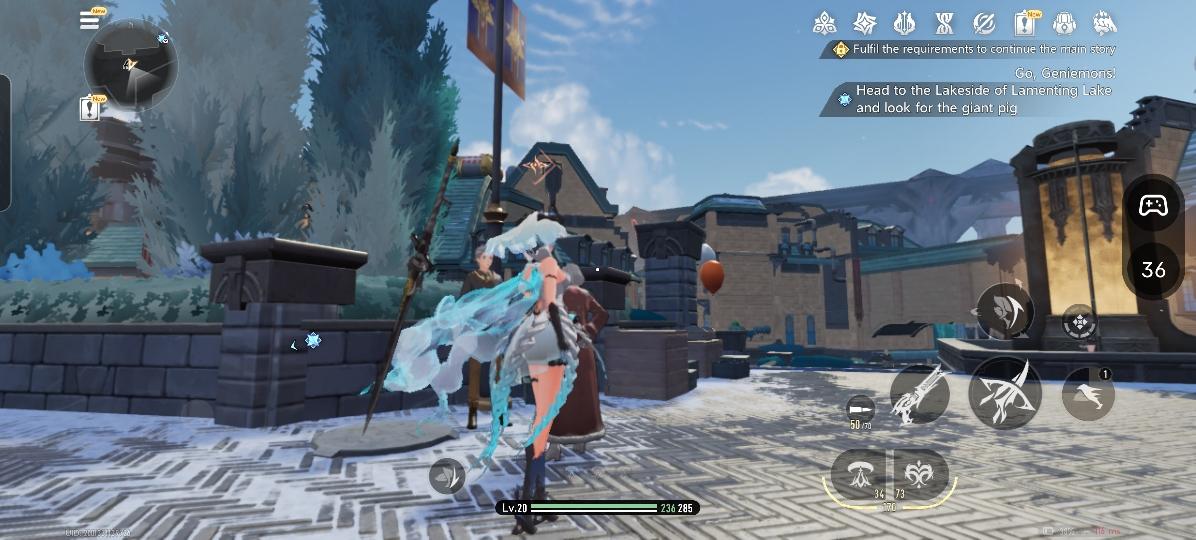Open the circular minimap
Screen dimensions: 1196x540
[x=131, y=66]
